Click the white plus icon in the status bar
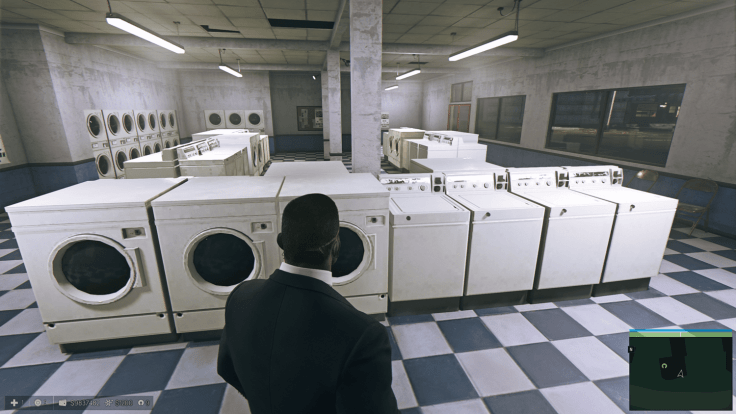Viewport: 736px width, 414px height. click(x=14, y=402)
